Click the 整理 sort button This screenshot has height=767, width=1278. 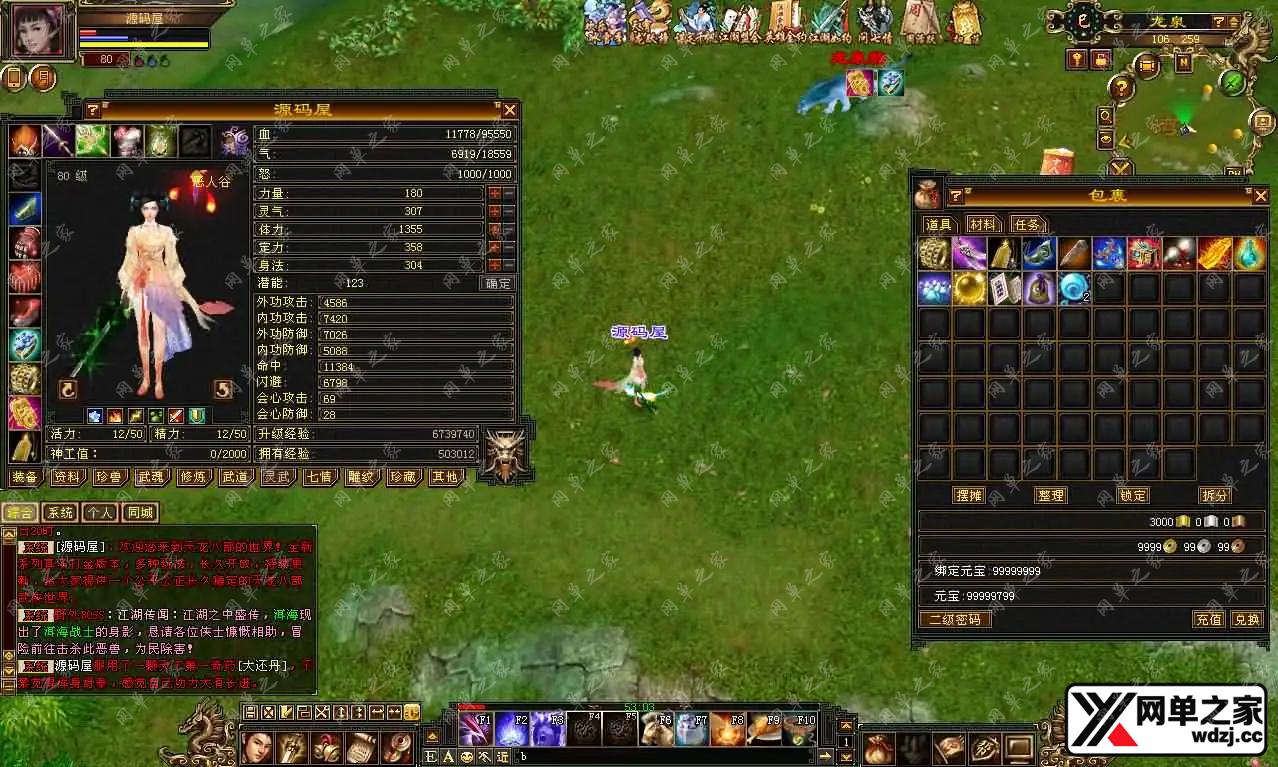tap(1051, 495)
